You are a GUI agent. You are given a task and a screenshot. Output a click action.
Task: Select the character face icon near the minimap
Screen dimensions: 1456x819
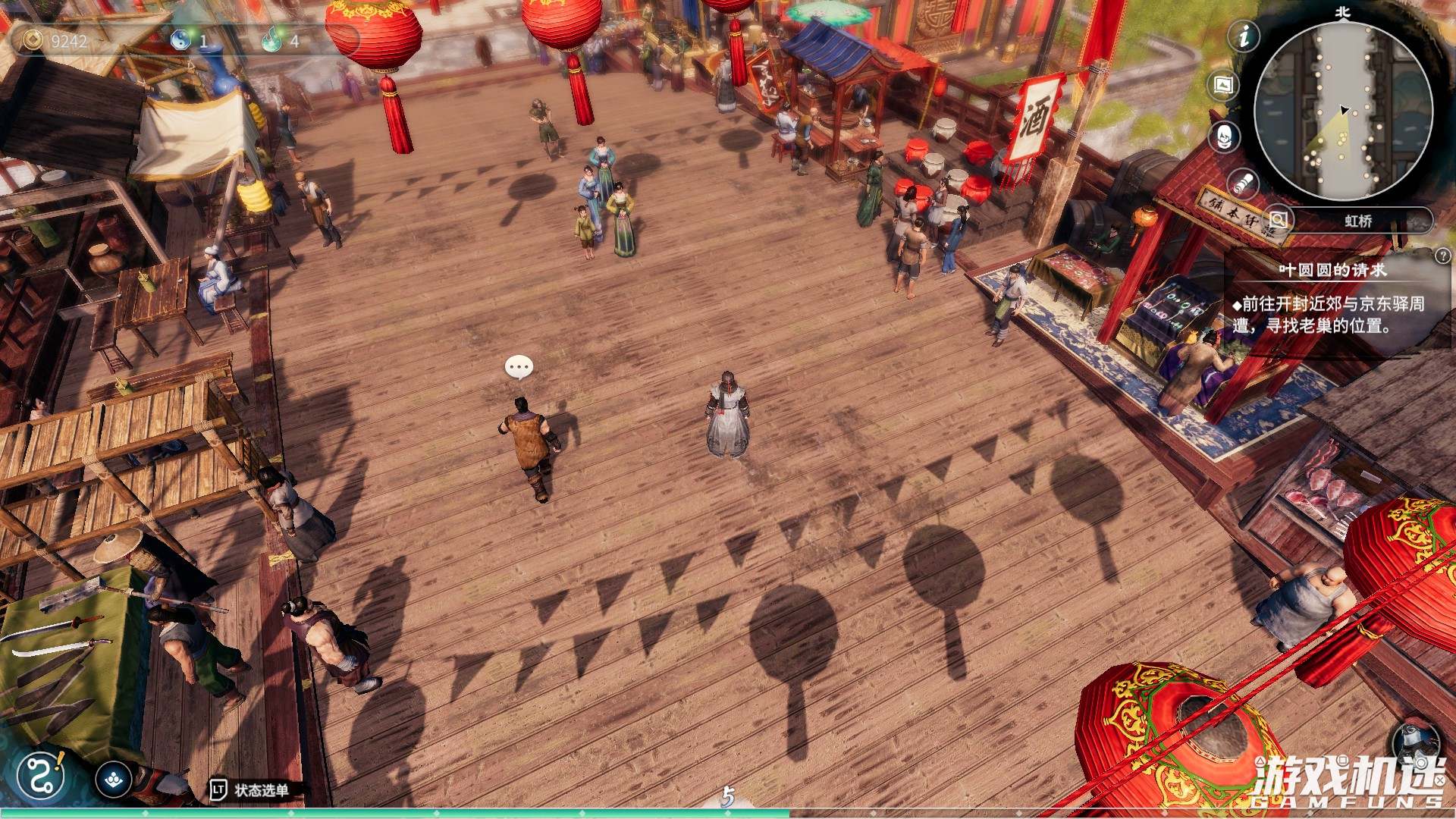(1224, 137)
